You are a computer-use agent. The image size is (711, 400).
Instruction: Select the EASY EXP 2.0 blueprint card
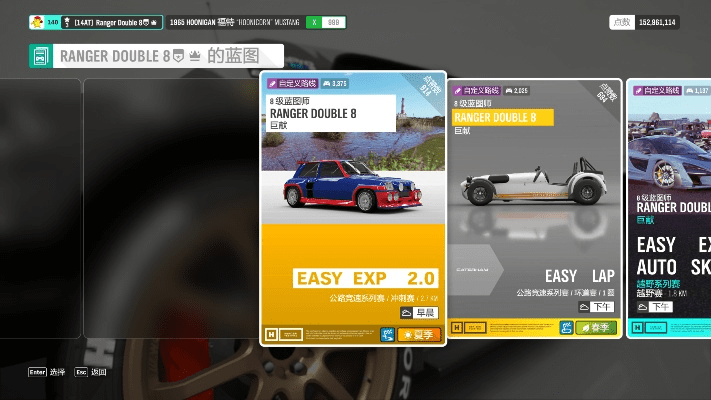352,208
